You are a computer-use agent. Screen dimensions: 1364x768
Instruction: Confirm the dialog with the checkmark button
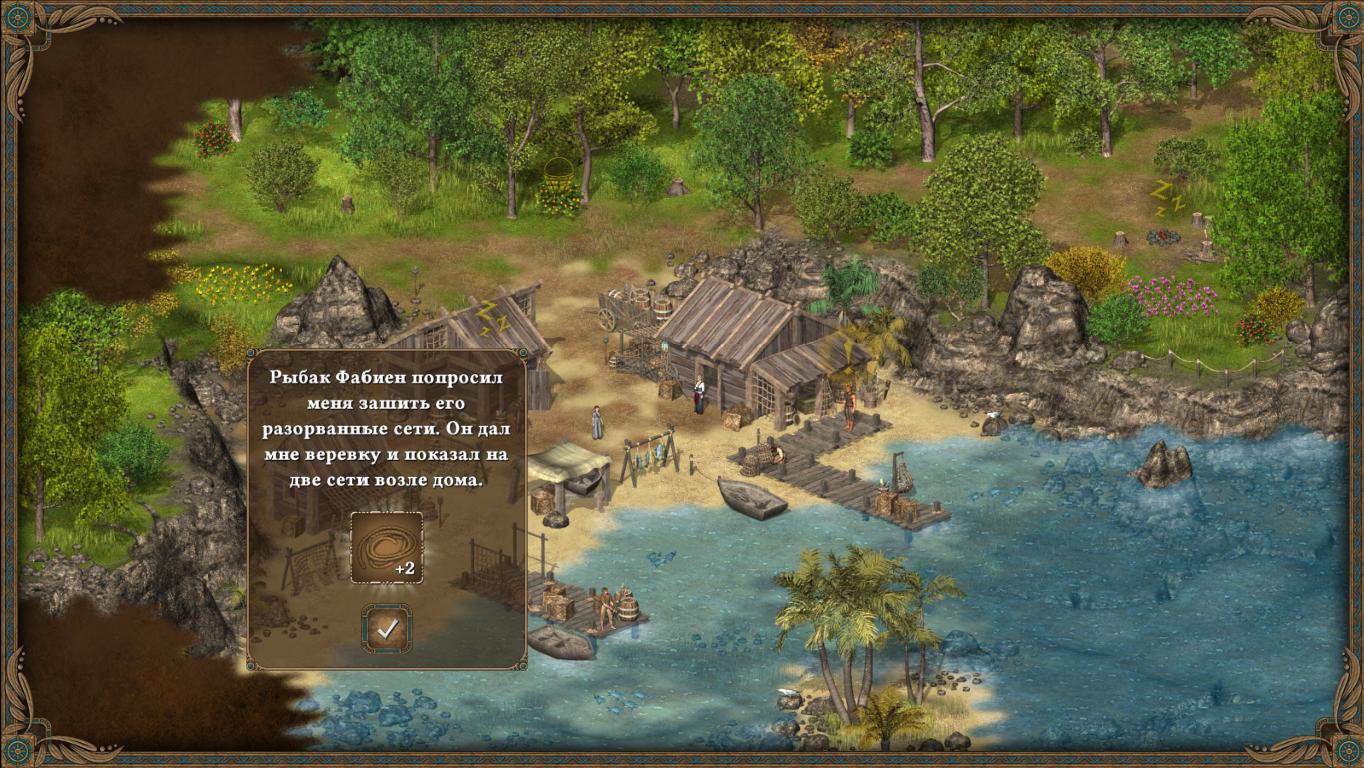386,629
